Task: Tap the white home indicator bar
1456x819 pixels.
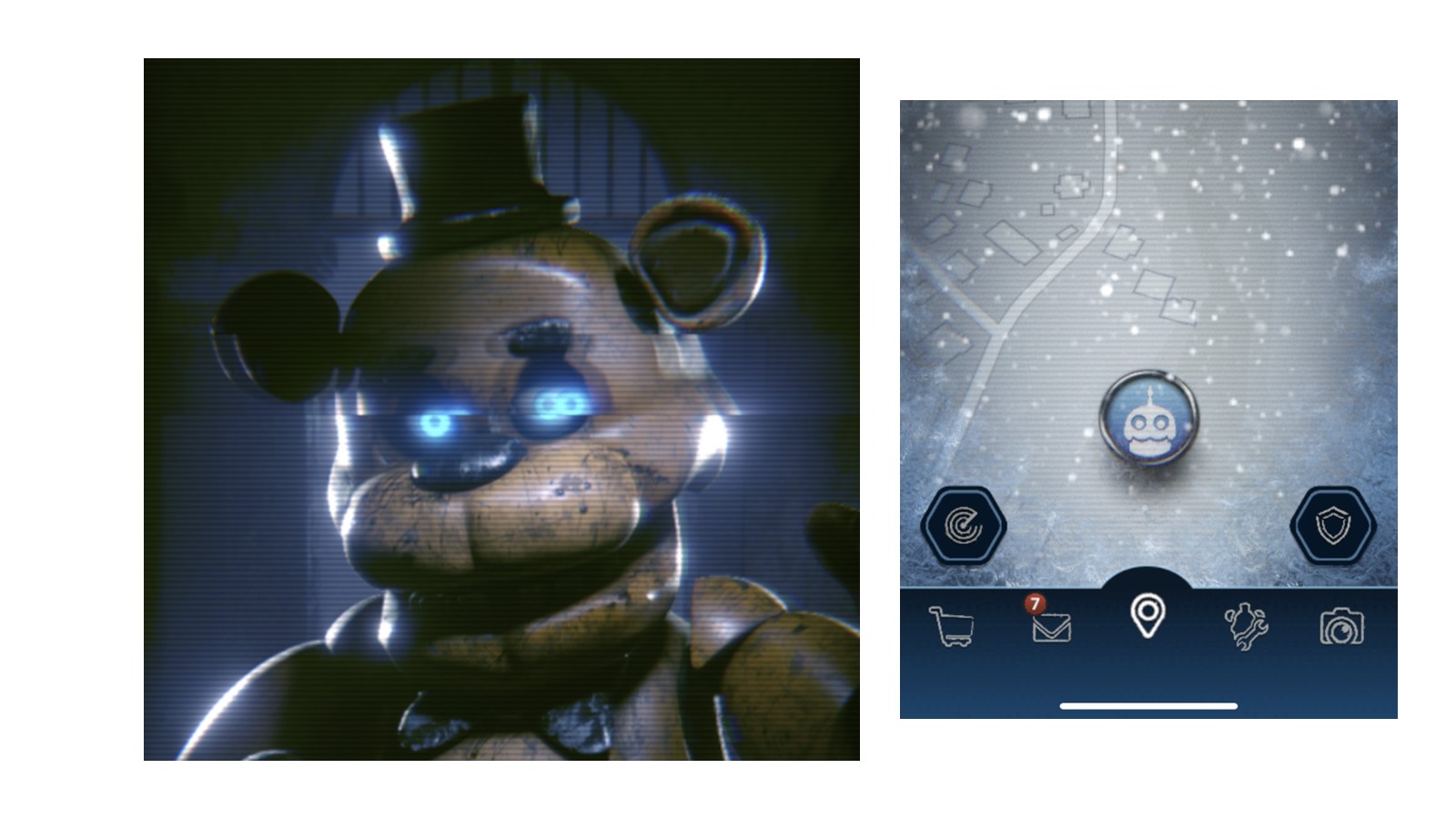Action: (x=1149, y=703)
